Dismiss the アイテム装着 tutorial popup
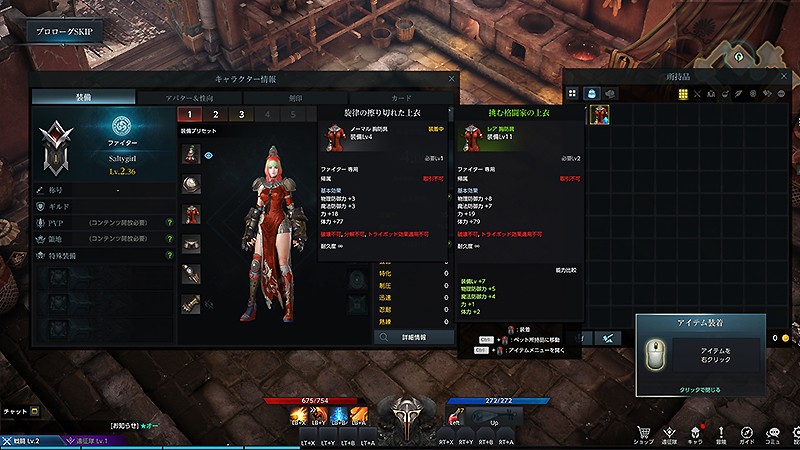This screenshot has height=450, width=800. coord(699,387)
